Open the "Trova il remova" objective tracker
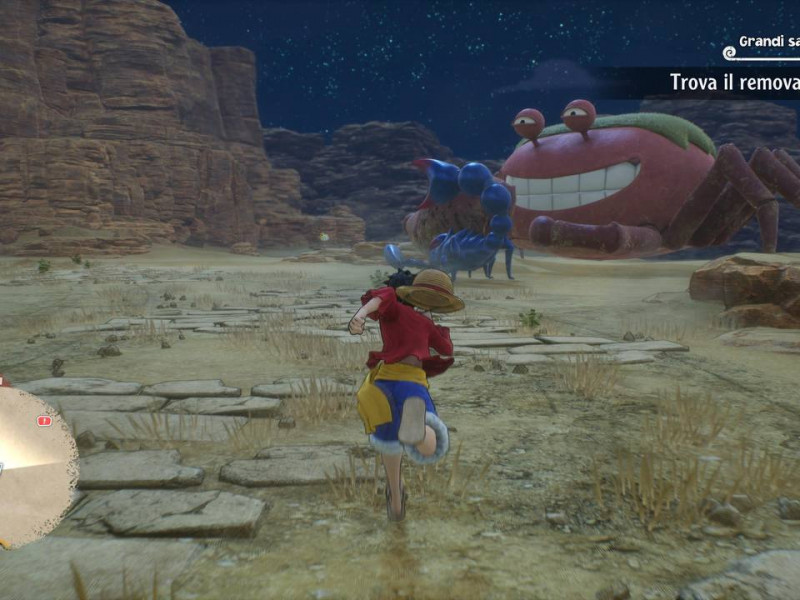Viewport: 800px width, 600px height. [x=733, y=82]
